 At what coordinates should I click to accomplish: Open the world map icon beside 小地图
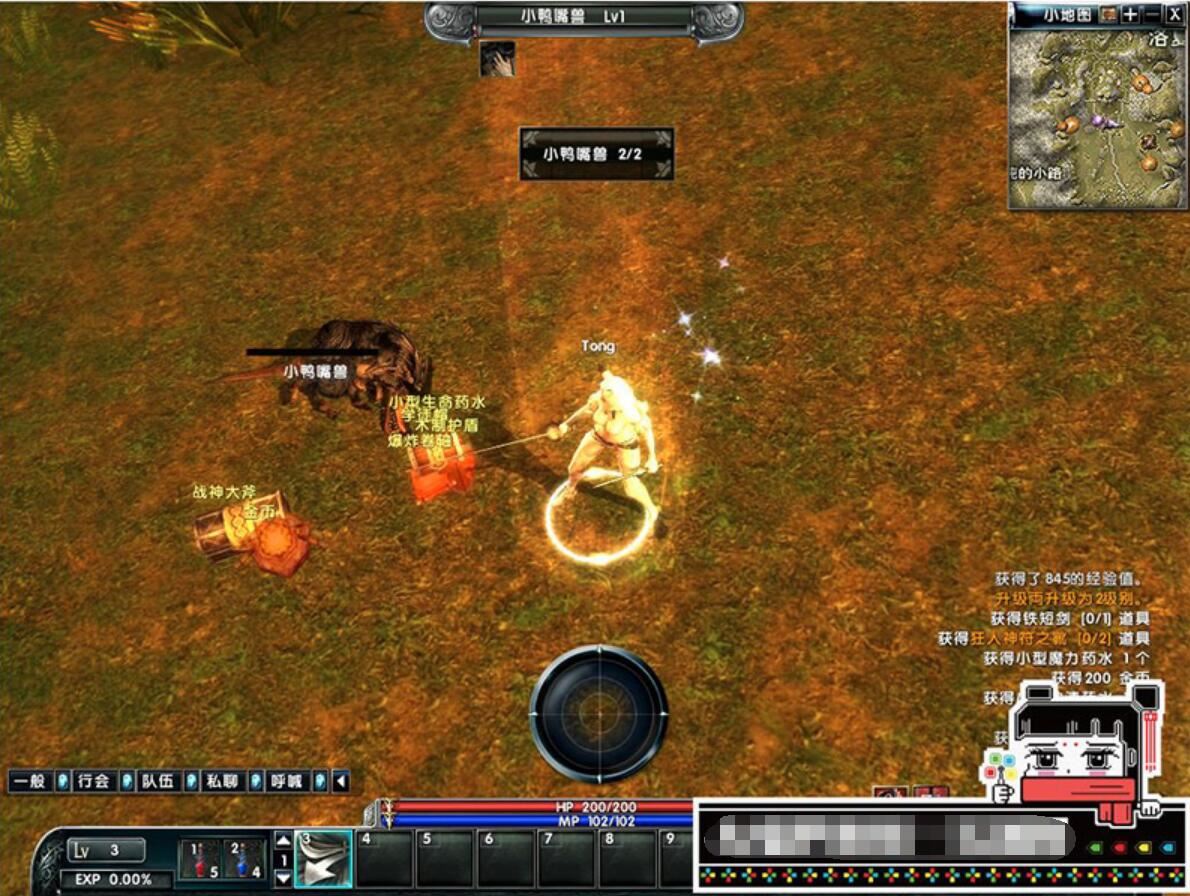pyautogui.click(x=1108, y=14)
